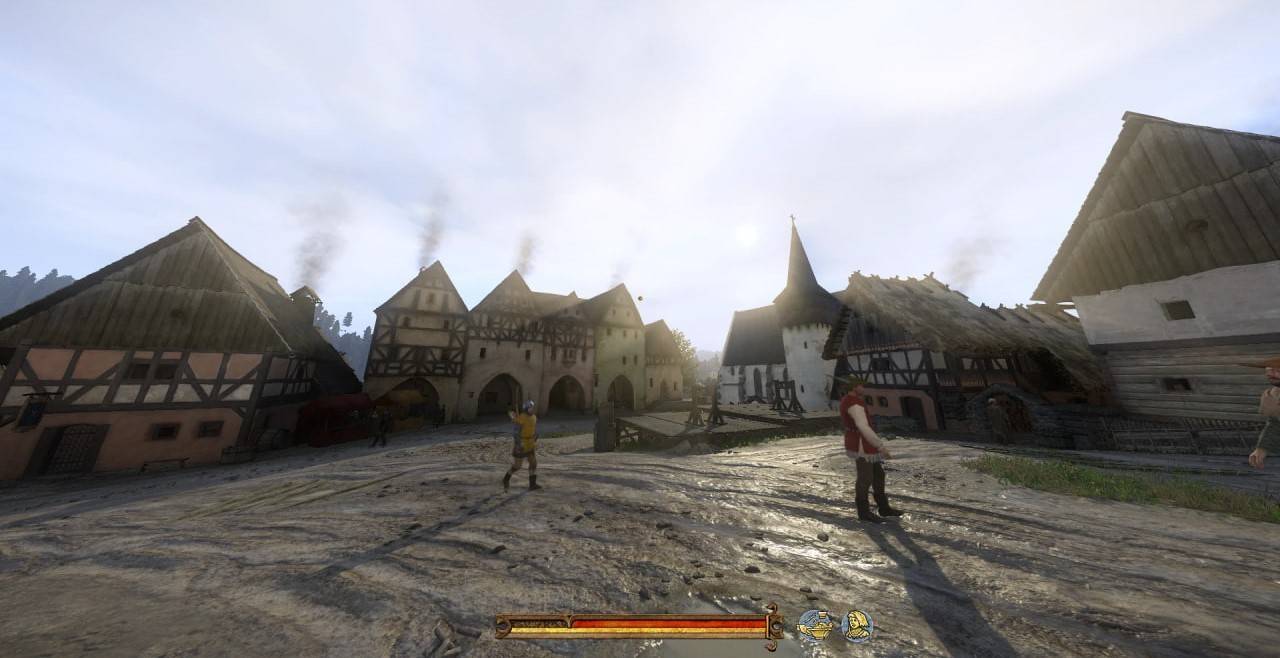The image size is (1280, 658).
Task: Click the potion buff status icon
Action: (x=815, y=626)
